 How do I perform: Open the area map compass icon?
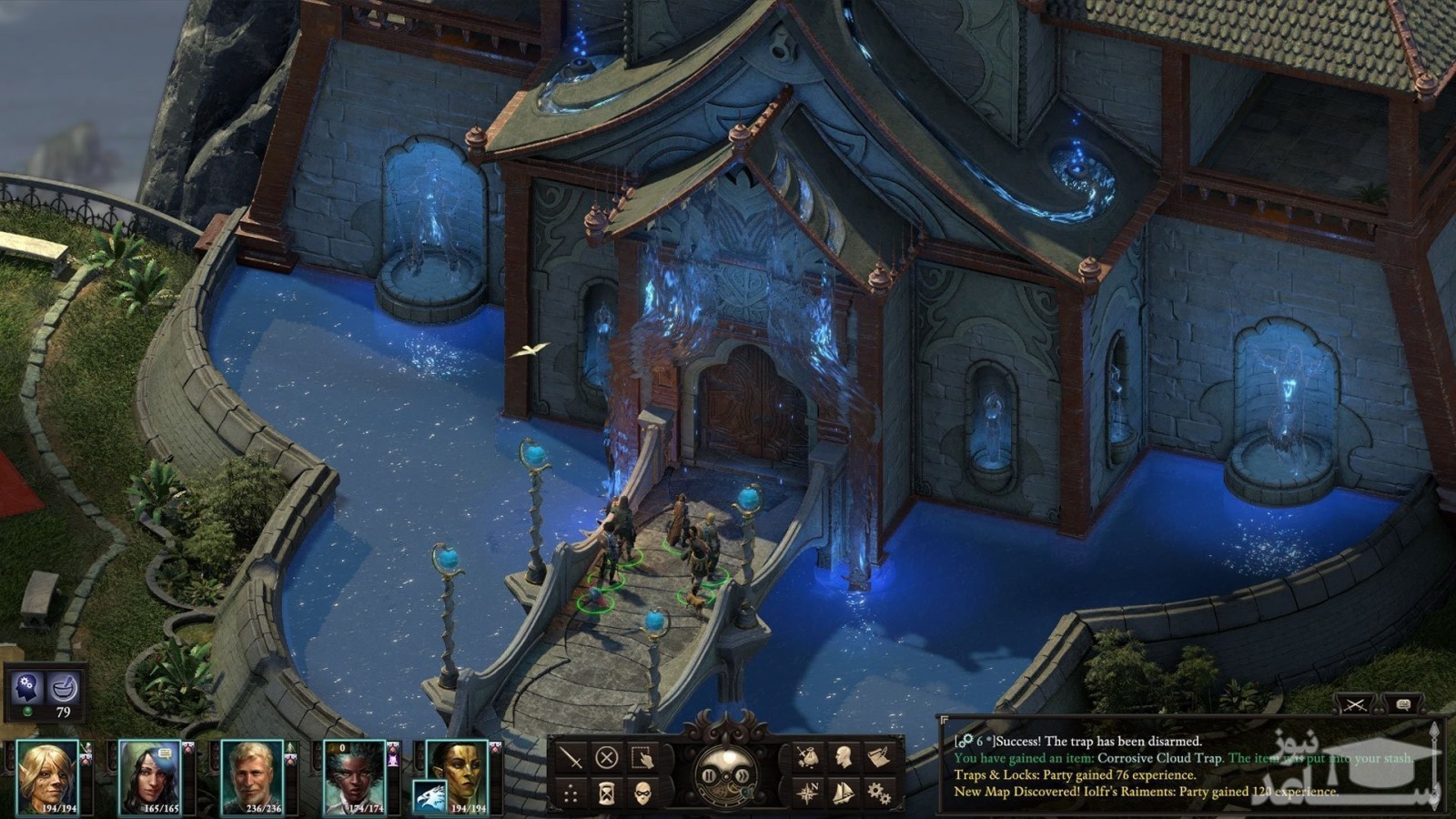click(807, 793)
